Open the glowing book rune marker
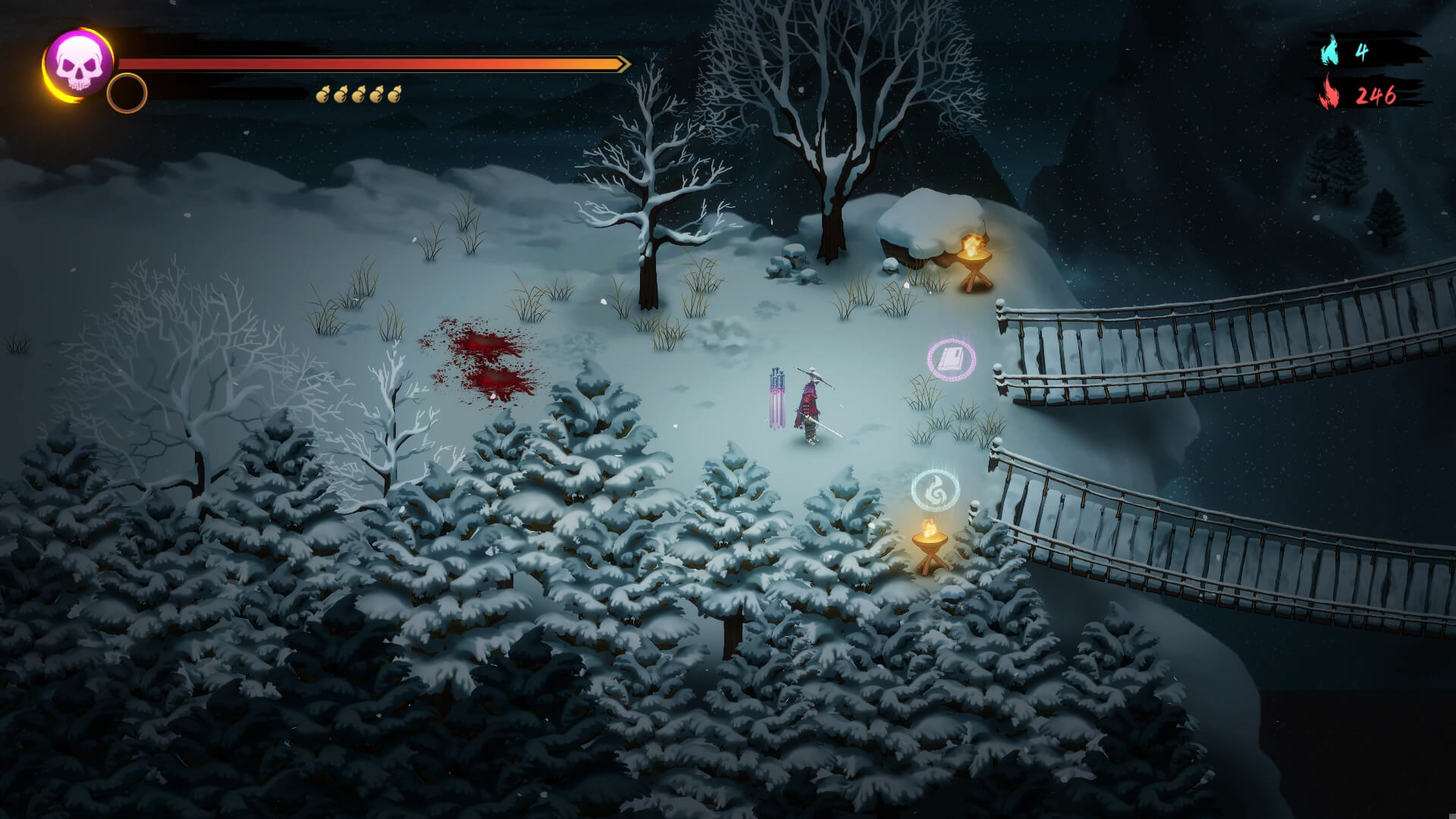1456x819 pixels. coord(951,359)
